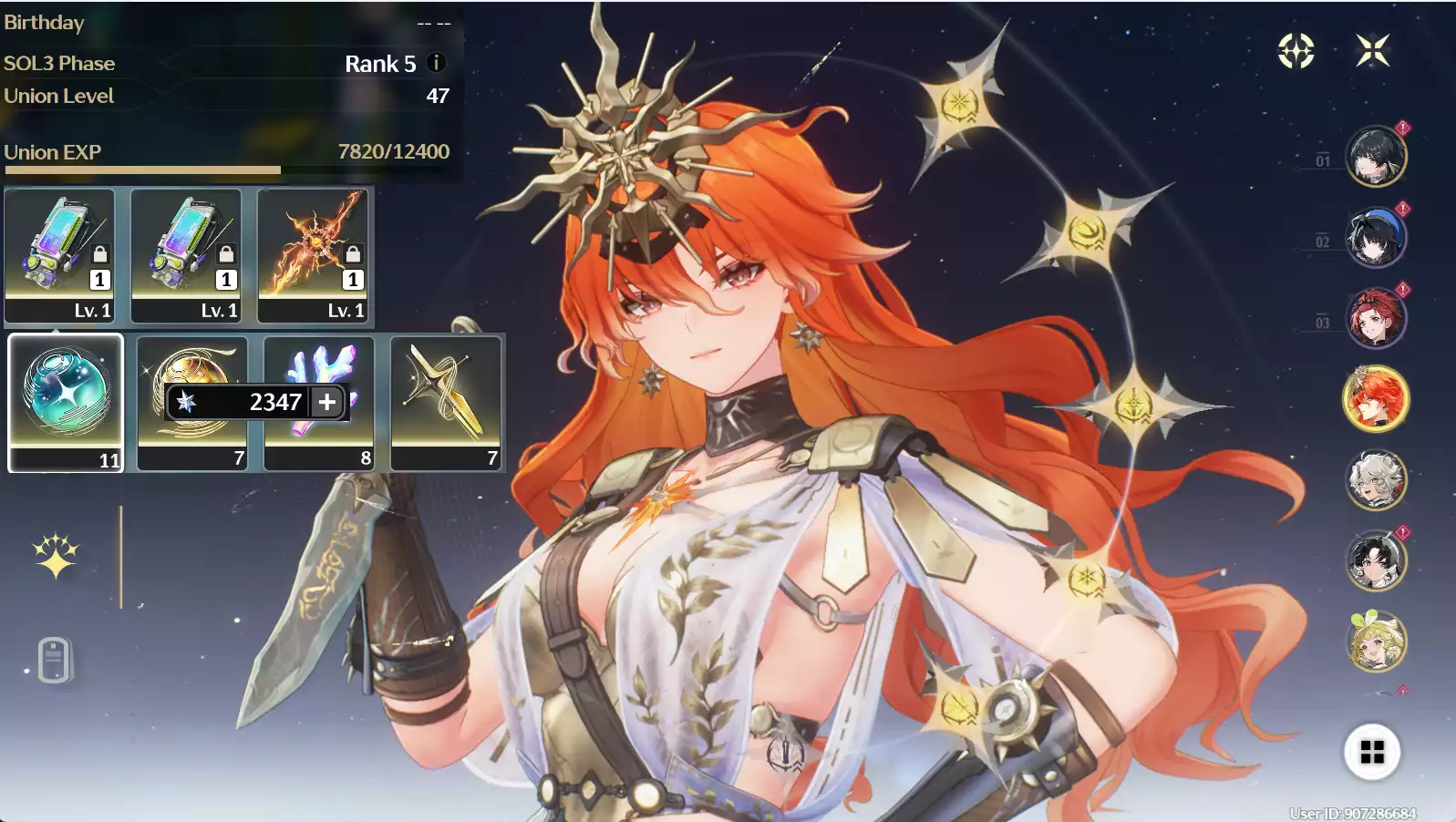This screenshot has width=1456, height=822.
Task: Open the crosshair-wheel icon at top right
Action: [x=1296, y=51]
